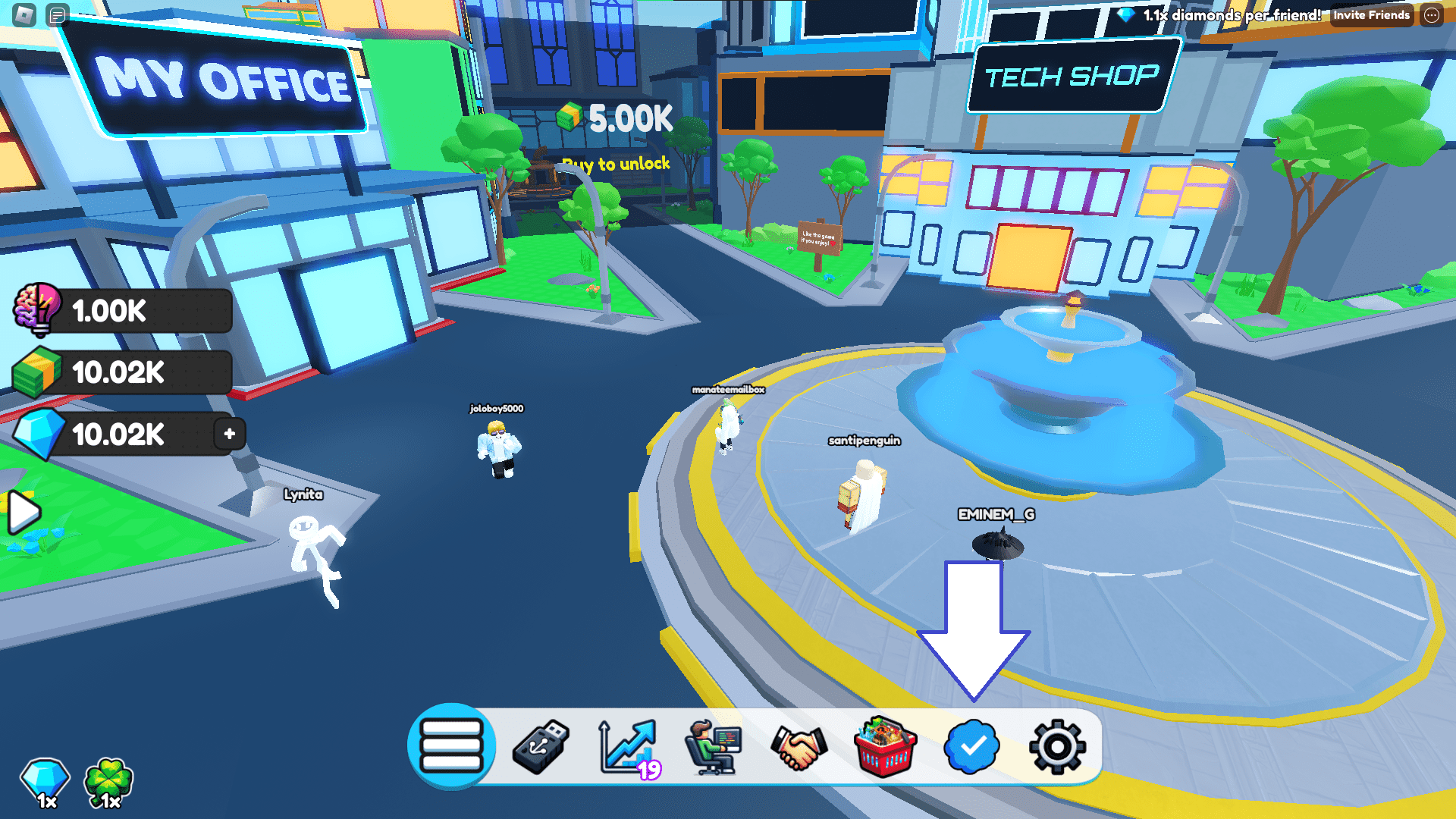Click Buy to unlock for 5.00K
Viewport: 1456px width, 819px height.
coord(616,163)
